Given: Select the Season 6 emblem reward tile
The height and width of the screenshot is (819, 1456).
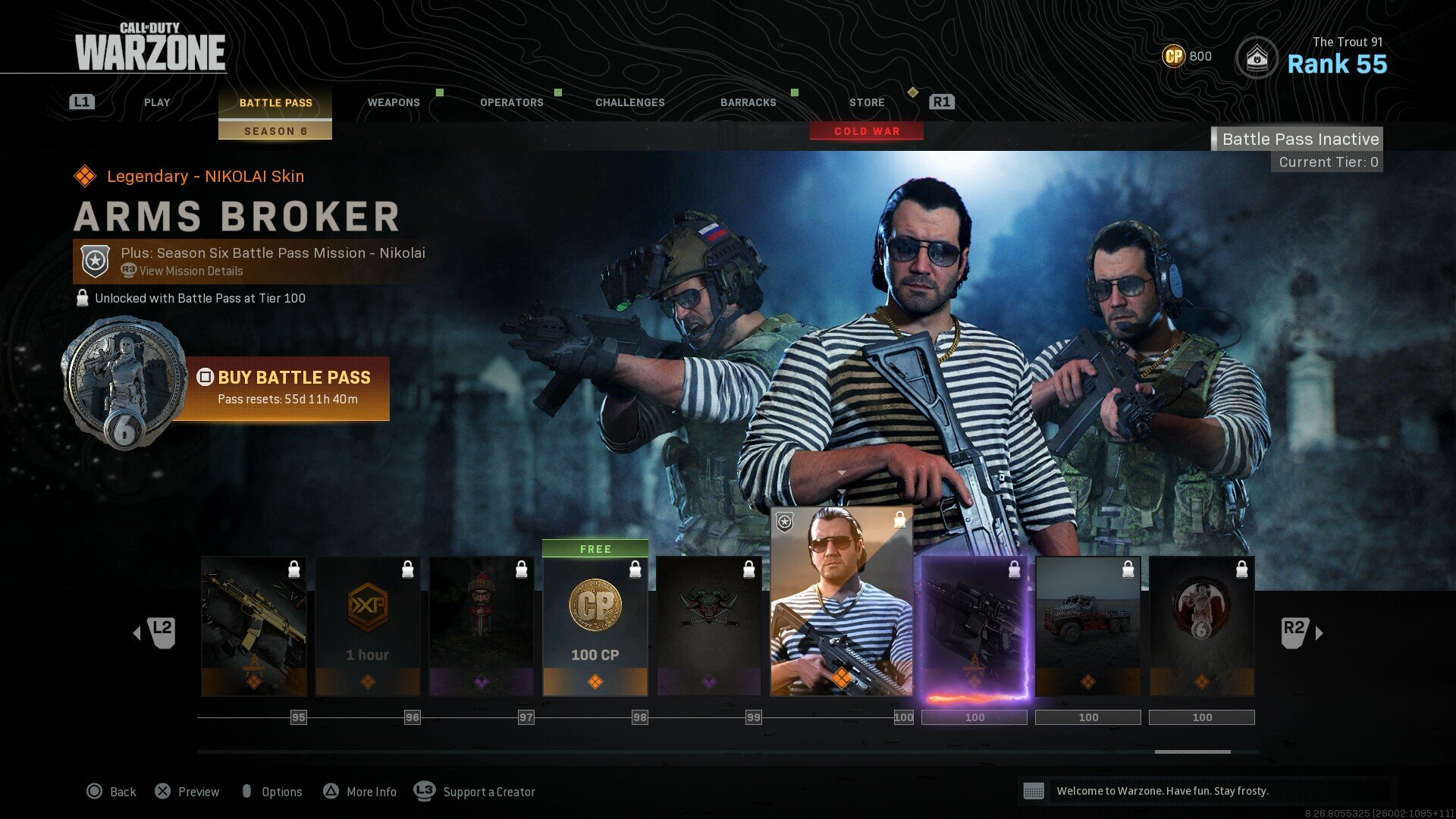Looking at the screenshot, I should 1202,626.
